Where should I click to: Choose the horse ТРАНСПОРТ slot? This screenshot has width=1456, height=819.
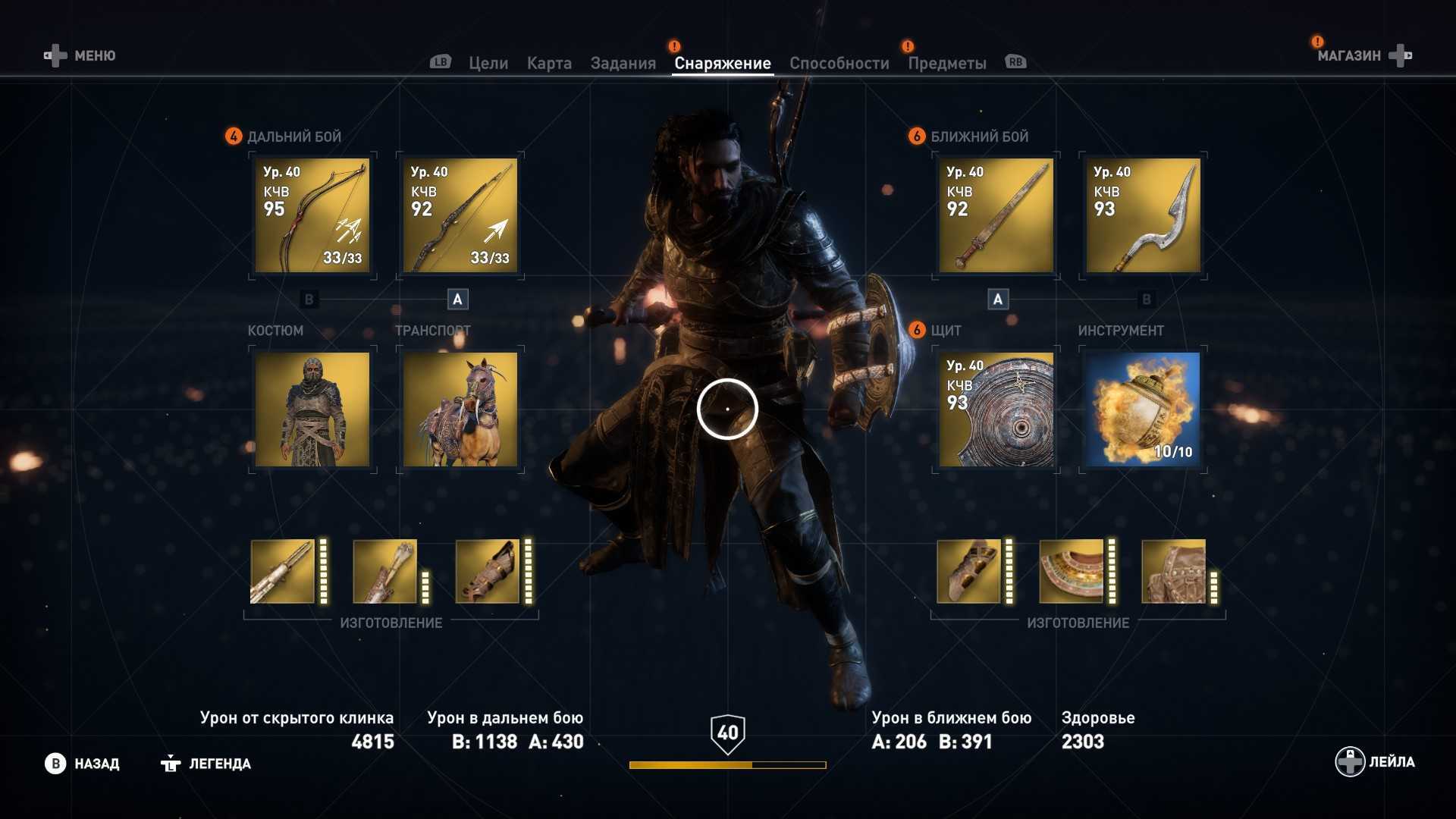coord(460,409)
